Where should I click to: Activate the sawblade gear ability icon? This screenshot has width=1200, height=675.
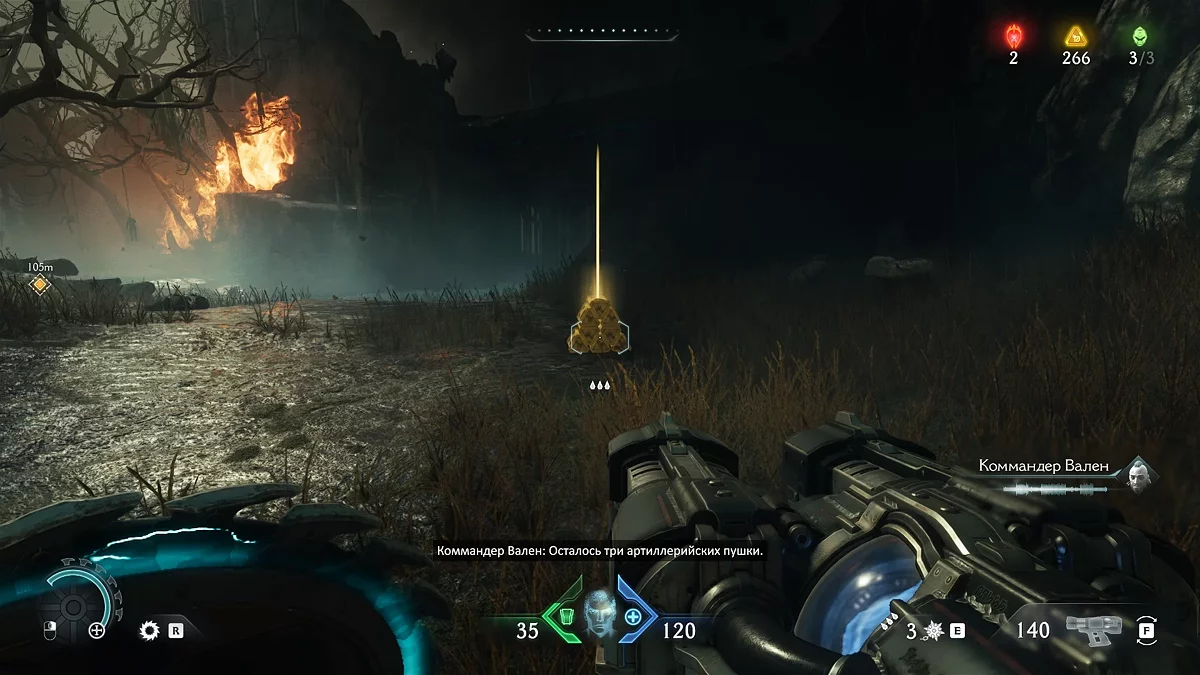pyautogui.click(x=150, y=630)
